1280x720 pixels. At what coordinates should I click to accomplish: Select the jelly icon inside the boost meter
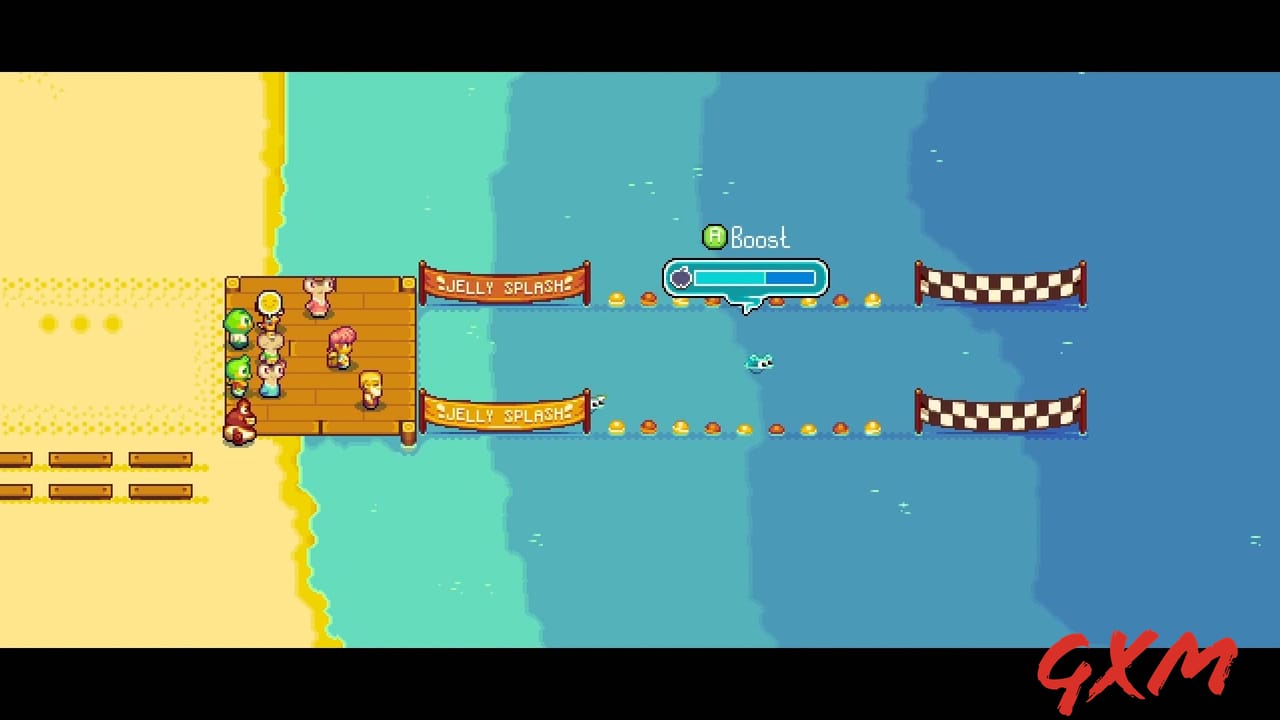pyautogui.click(x=681, y=278)
